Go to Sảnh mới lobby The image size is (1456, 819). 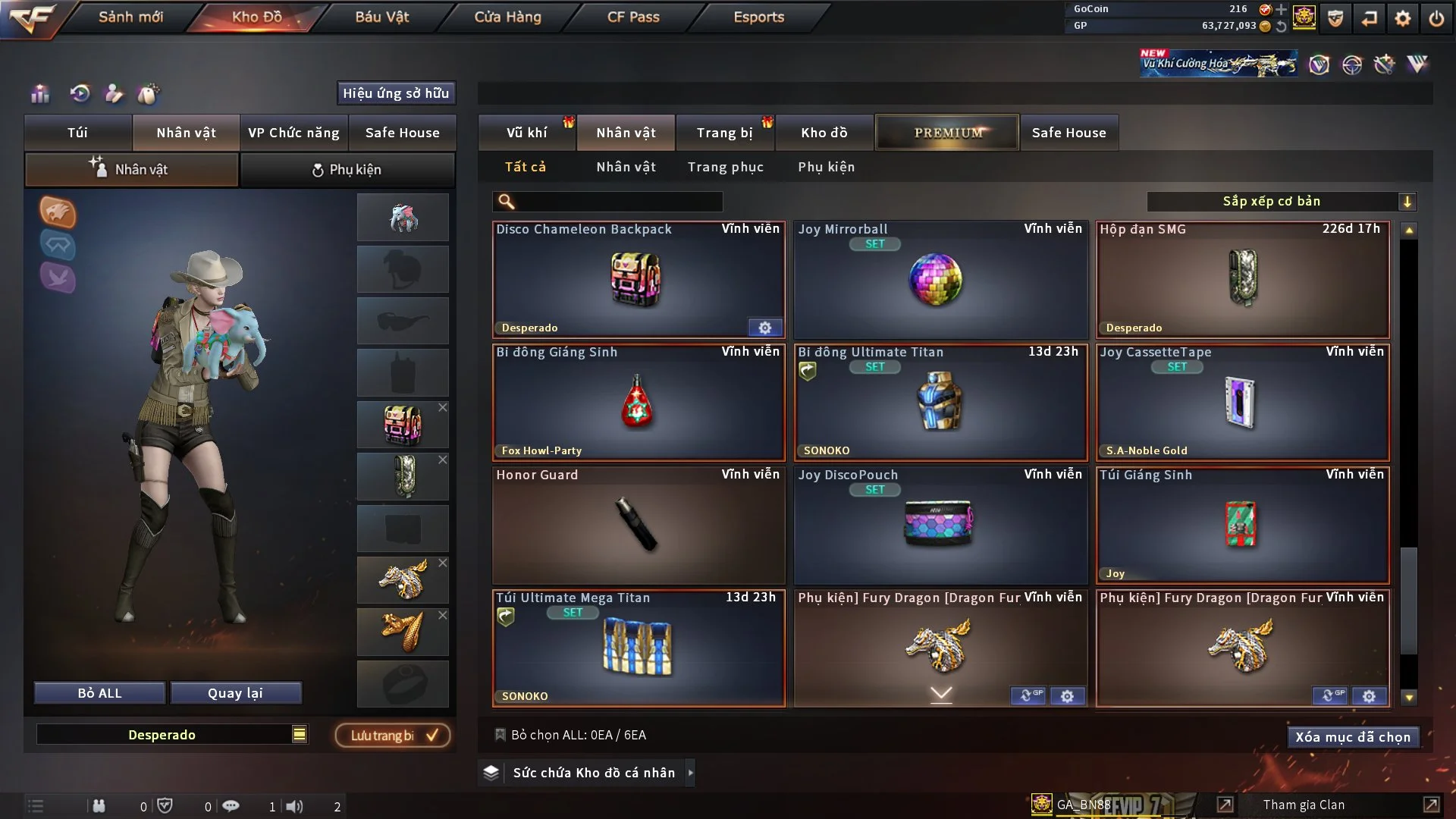click(x=130, y=17)
